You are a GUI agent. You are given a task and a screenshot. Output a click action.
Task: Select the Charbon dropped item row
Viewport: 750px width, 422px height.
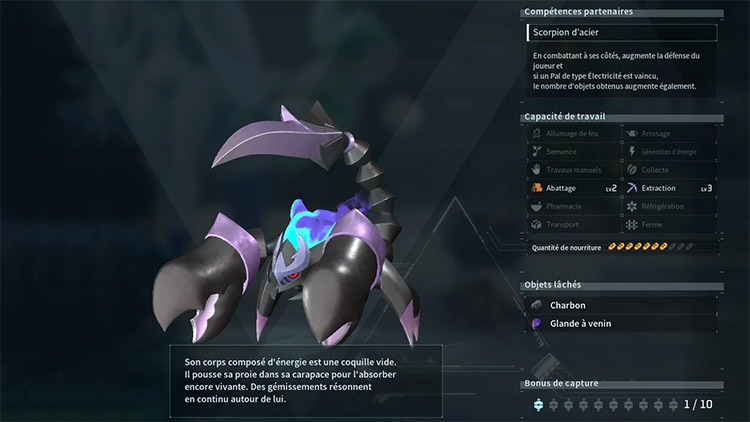pyautogui.click(x=622, y=305)
